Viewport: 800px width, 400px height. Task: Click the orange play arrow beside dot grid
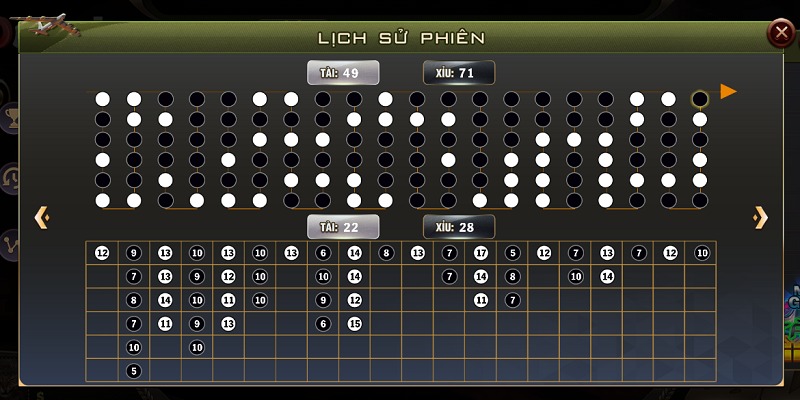click(728, 92)
